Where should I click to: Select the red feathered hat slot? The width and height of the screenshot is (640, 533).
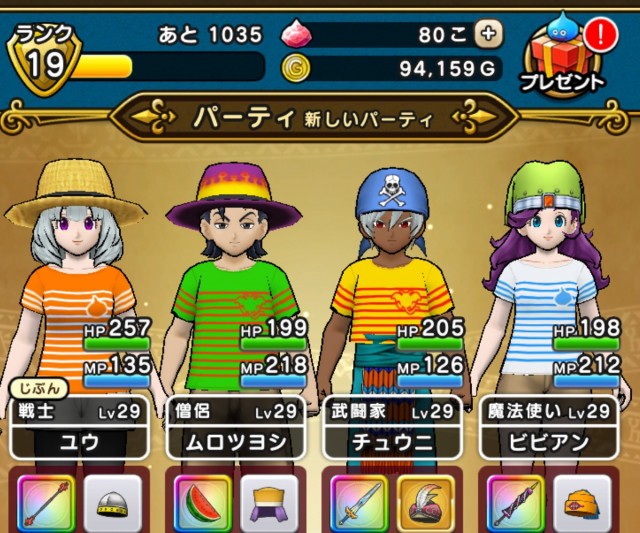pos(427,501)
